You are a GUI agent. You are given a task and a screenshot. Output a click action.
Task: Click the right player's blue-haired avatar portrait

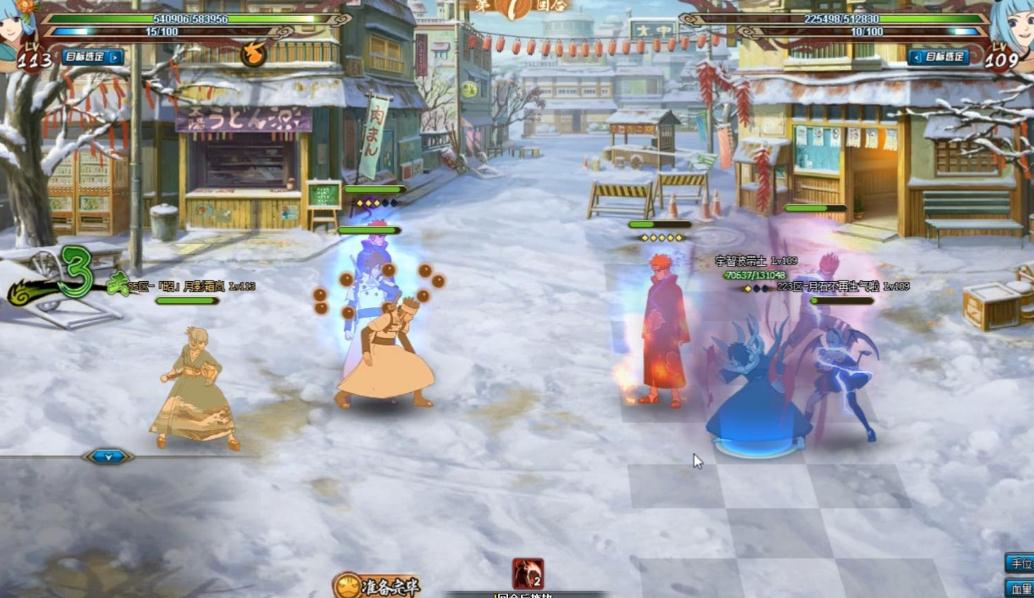pos(1014,24)
